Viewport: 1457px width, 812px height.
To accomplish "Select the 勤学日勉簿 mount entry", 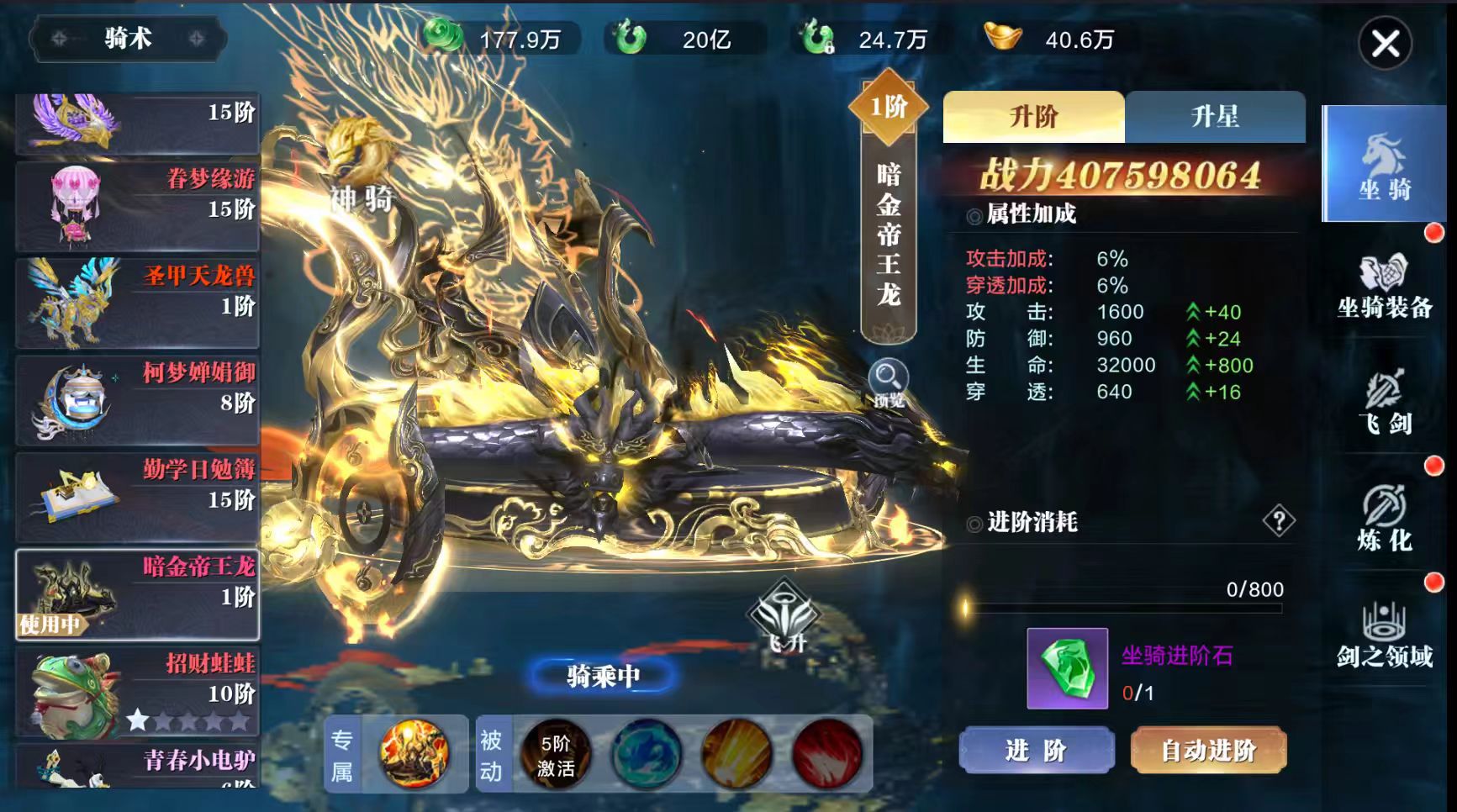I will (138, 497).
